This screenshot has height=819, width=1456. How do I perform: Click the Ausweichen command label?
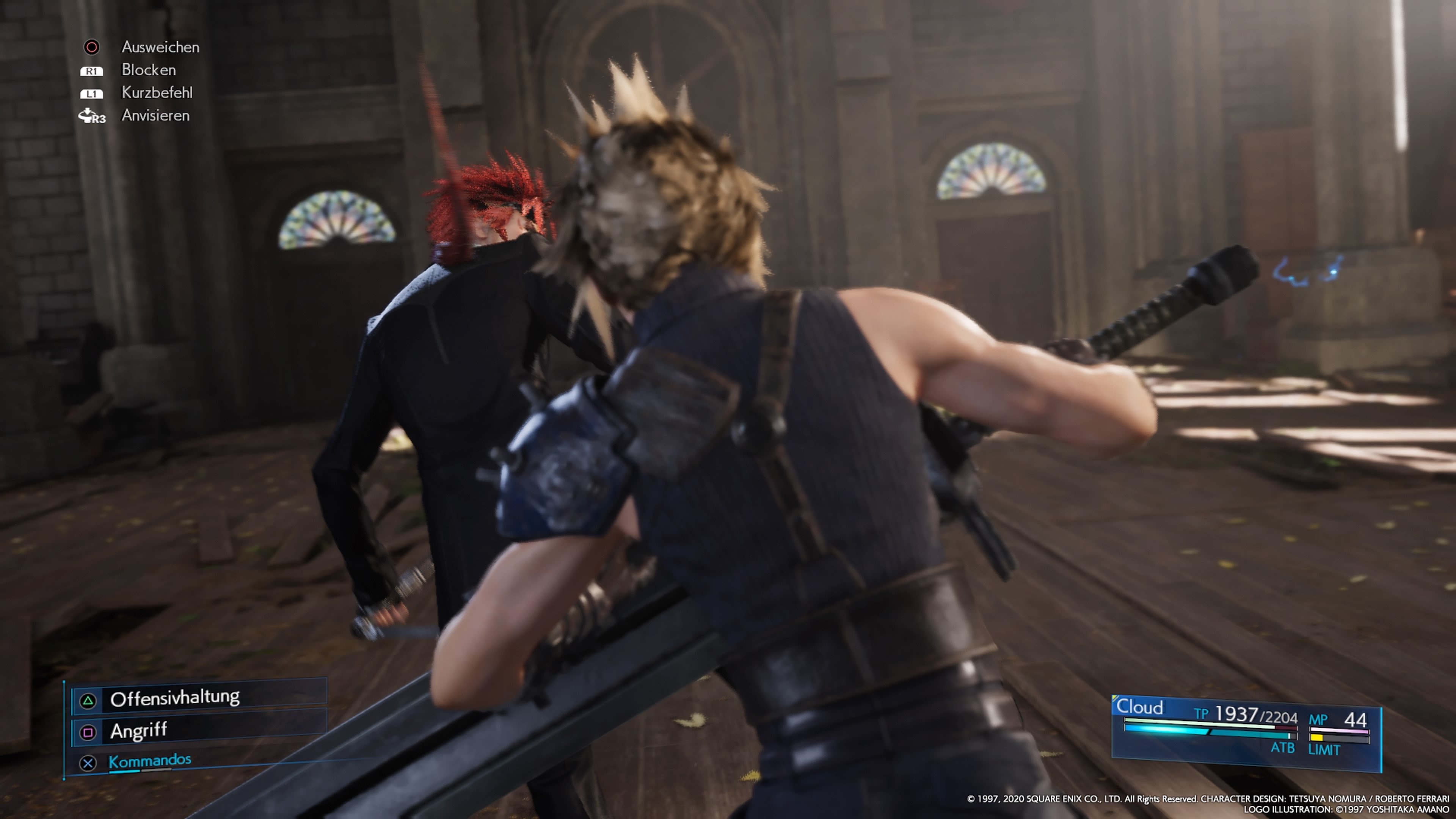tap(160, 47)
